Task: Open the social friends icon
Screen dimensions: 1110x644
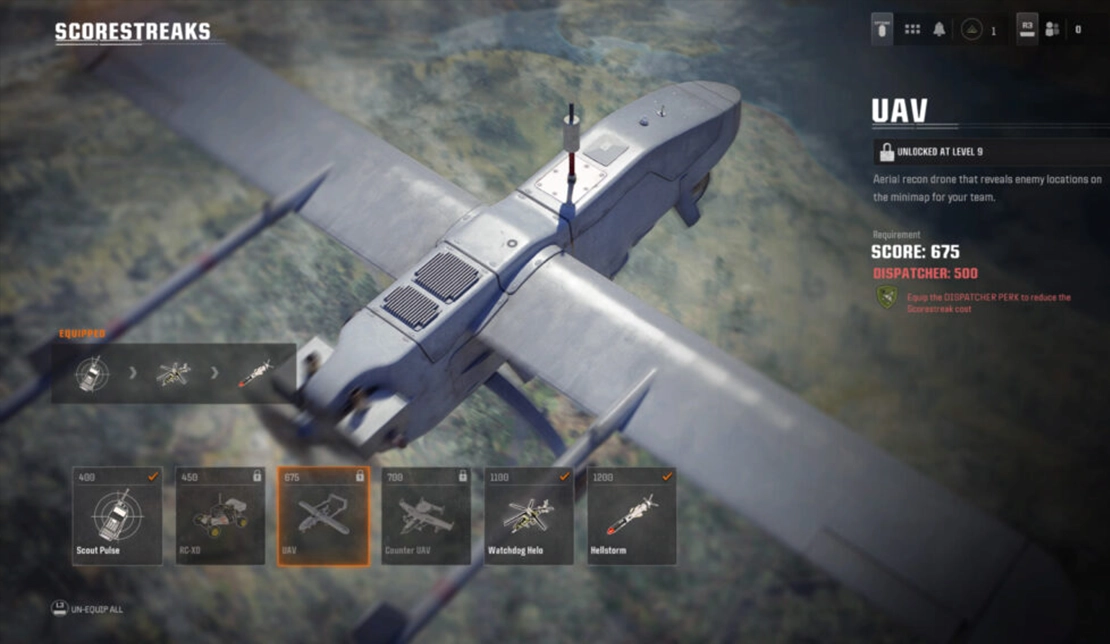Action: (1052, 30)
